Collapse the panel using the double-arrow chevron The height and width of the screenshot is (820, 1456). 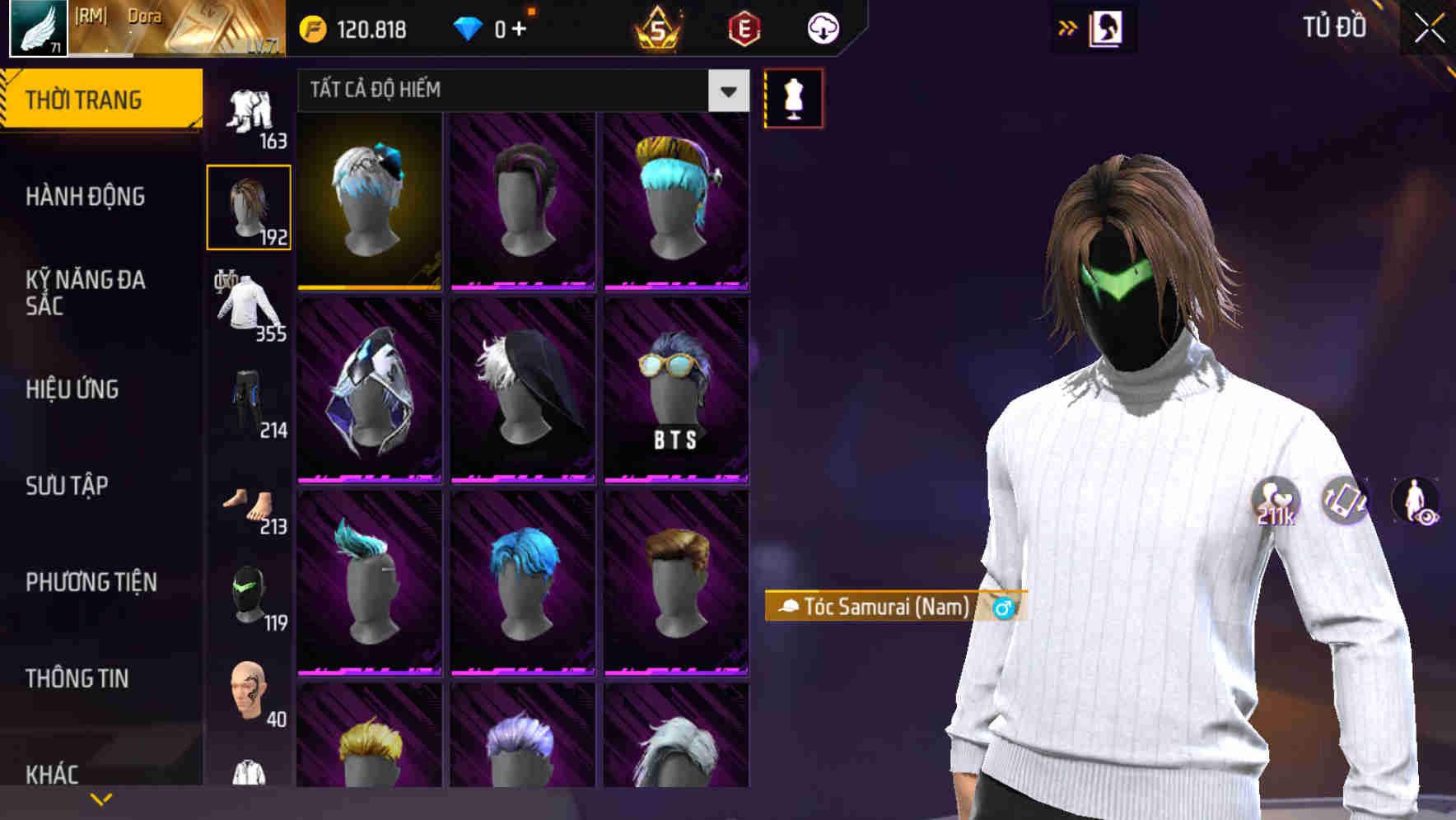click(1066, 27)
